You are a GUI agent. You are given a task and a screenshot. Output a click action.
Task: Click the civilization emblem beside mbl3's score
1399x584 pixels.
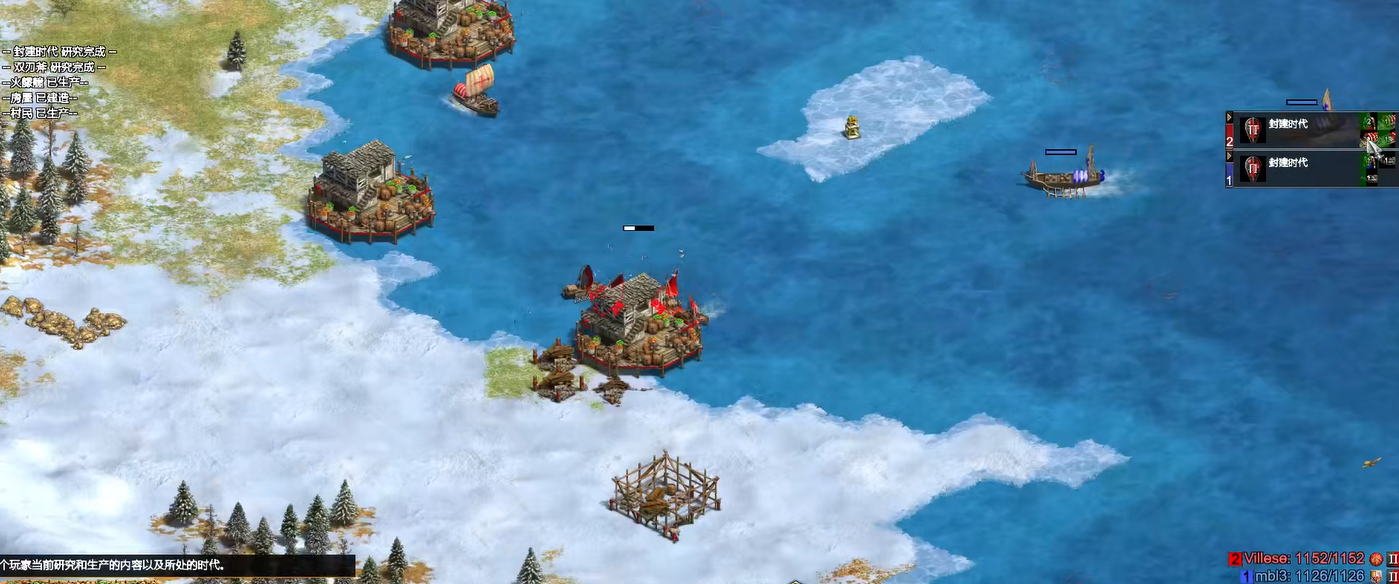(1377, 576)
